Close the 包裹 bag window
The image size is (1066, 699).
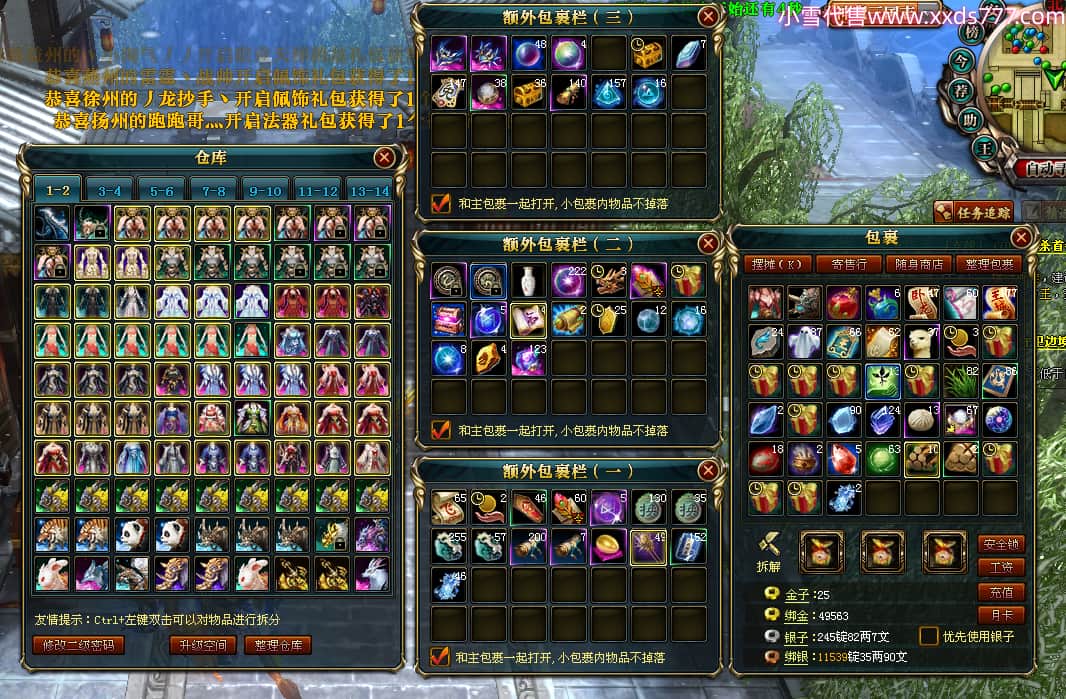click(1021, 238)
